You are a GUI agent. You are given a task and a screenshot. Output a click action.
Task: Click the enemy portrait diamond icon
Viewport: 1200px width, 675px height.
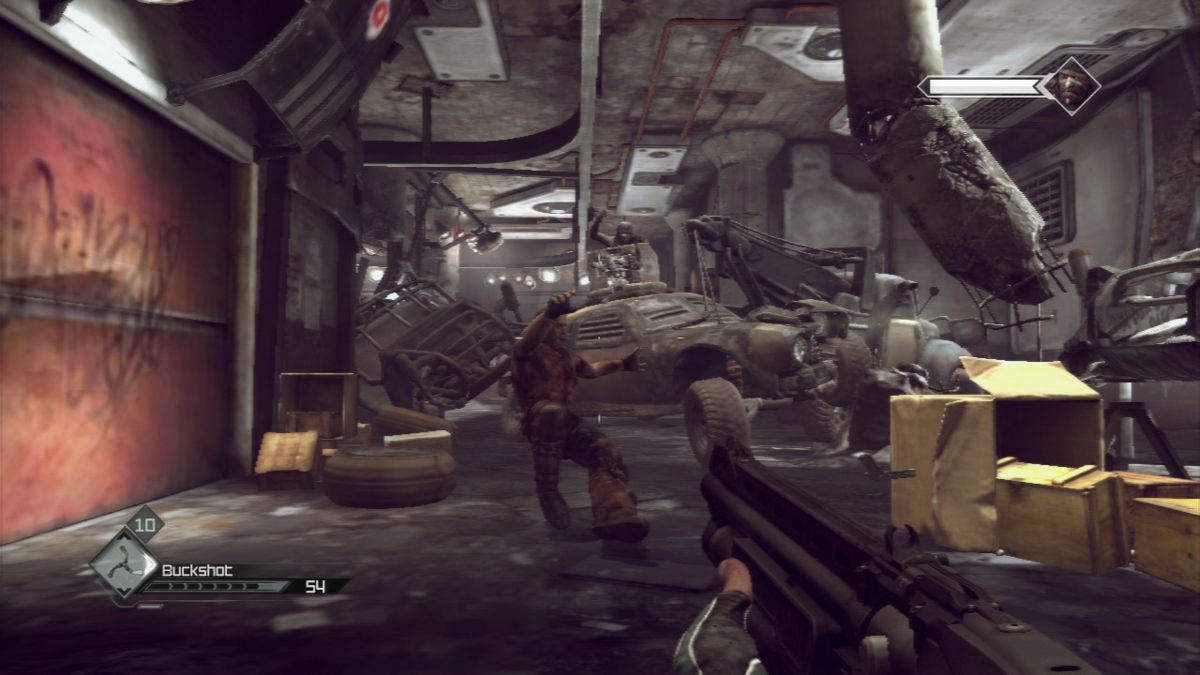click(1071, 86)
